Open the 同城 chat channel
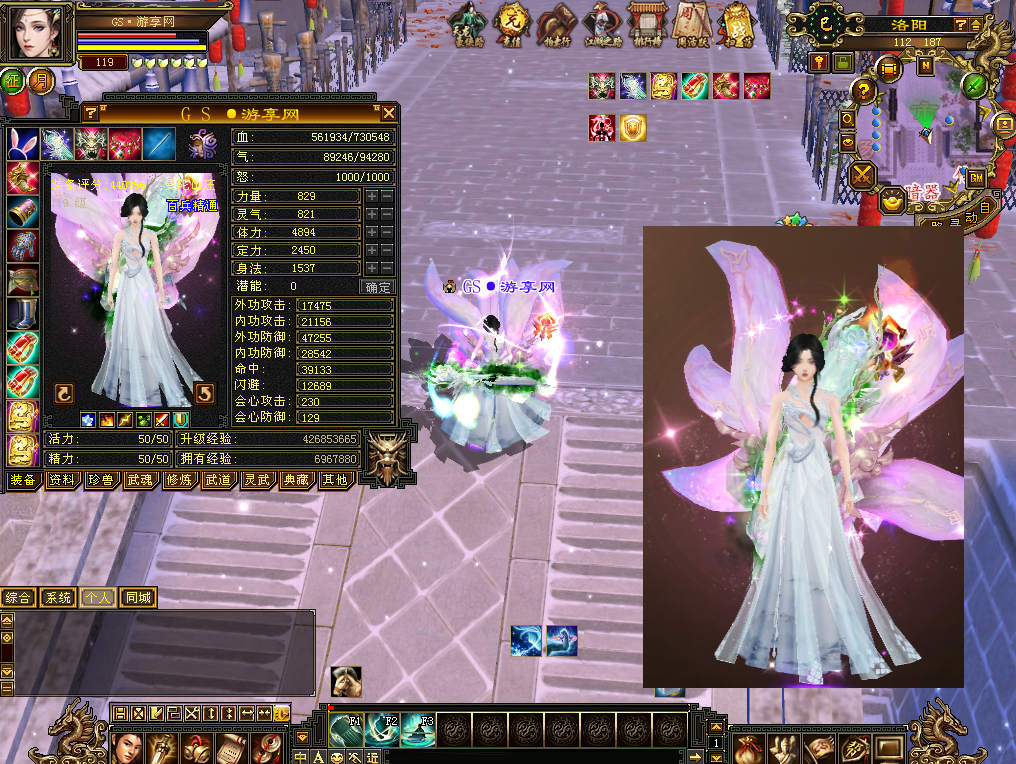Screen dimensions: 1016x764 [138, 598]
